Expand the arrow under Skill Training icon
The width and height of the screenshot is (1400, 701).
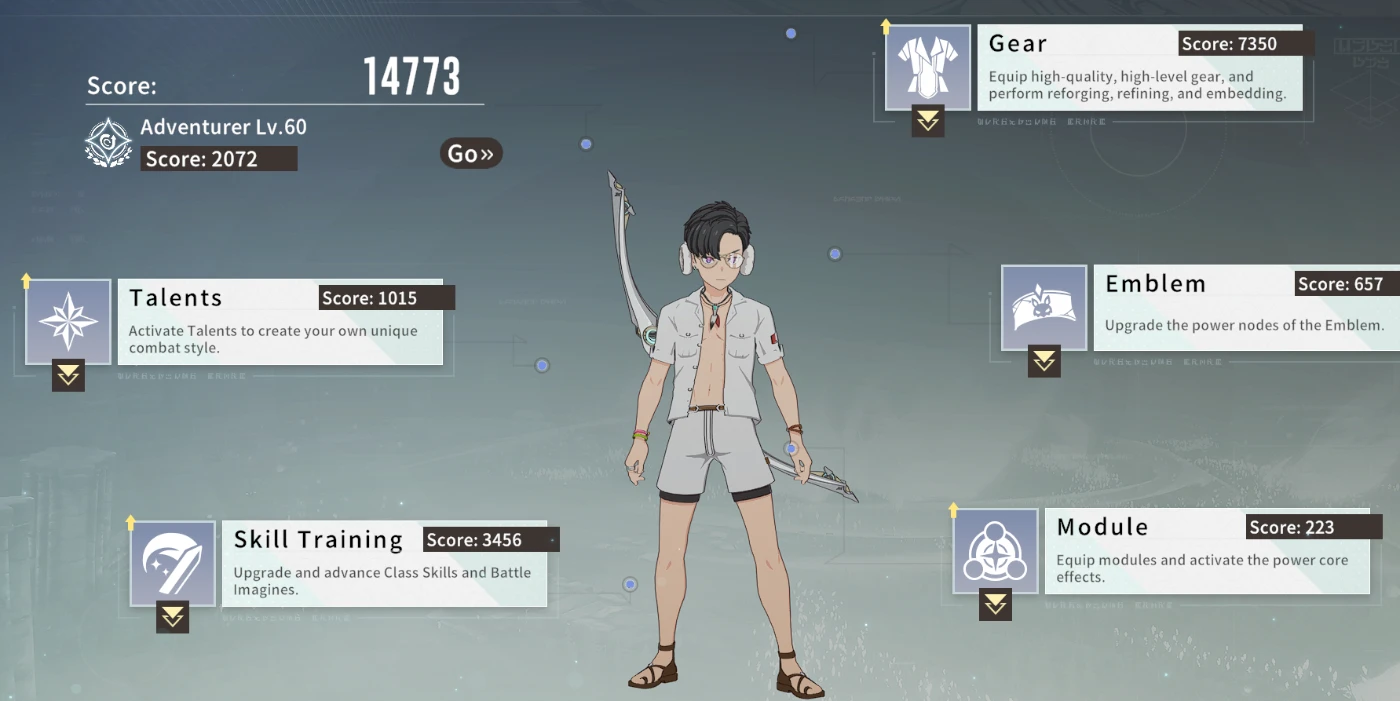tap(173, 617)
